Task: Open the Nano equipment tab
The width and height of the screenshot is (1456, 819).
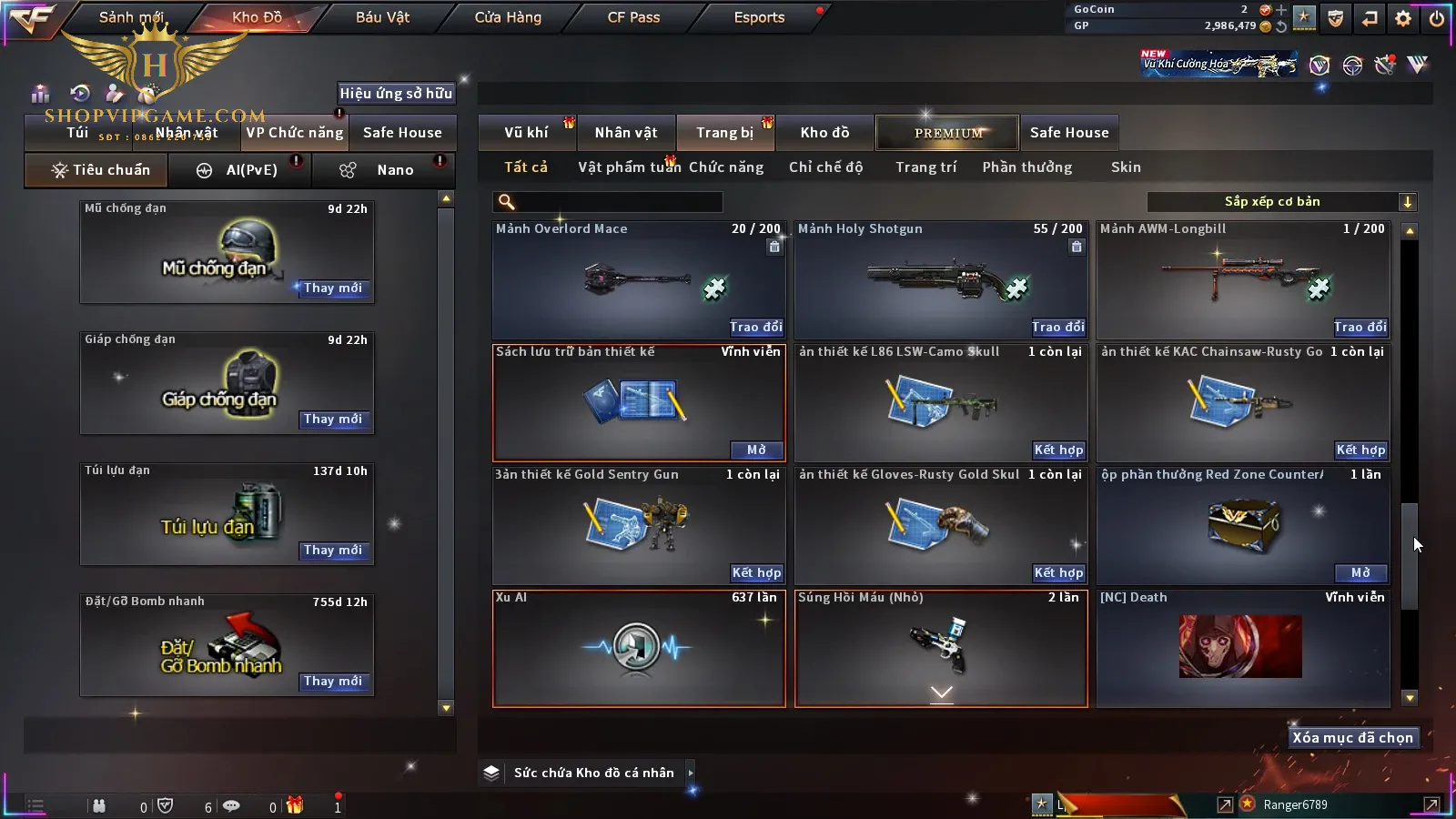Action: pyautogui.click(x=394, y=170)
